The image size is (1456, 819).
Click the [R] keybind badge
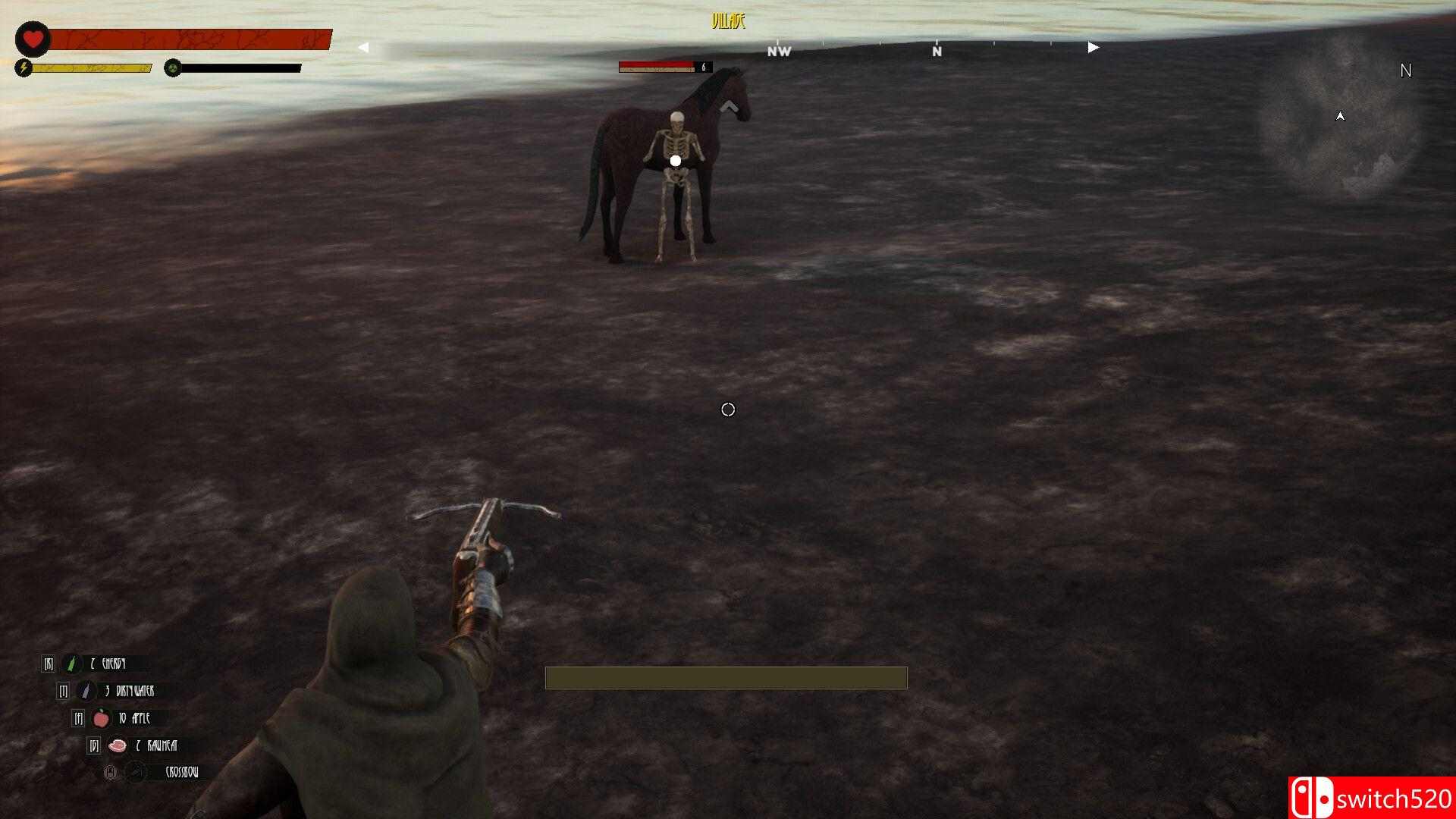coord(49,664)
